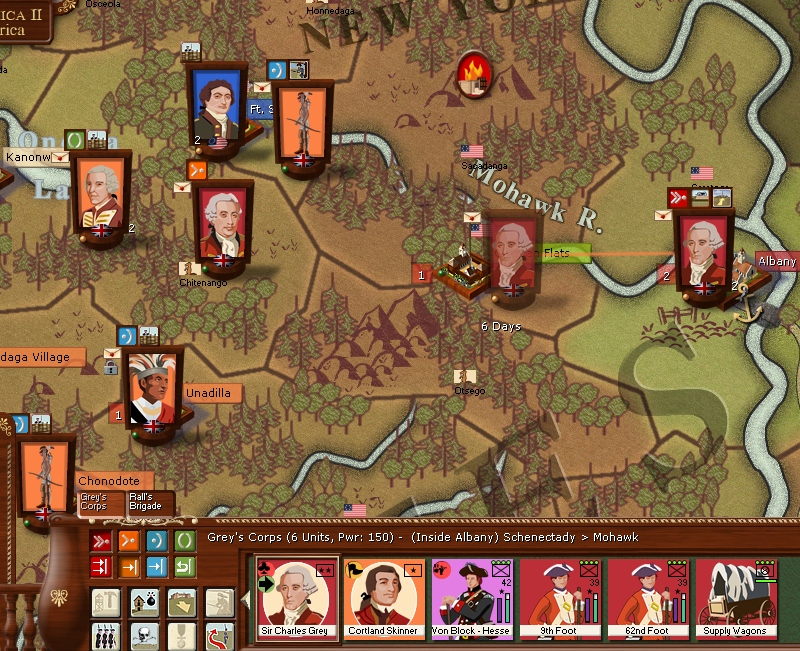The width and height of the screenshot is (800, 651).
Task: Activate the blue defensive posture button
Action: [158, 541]
